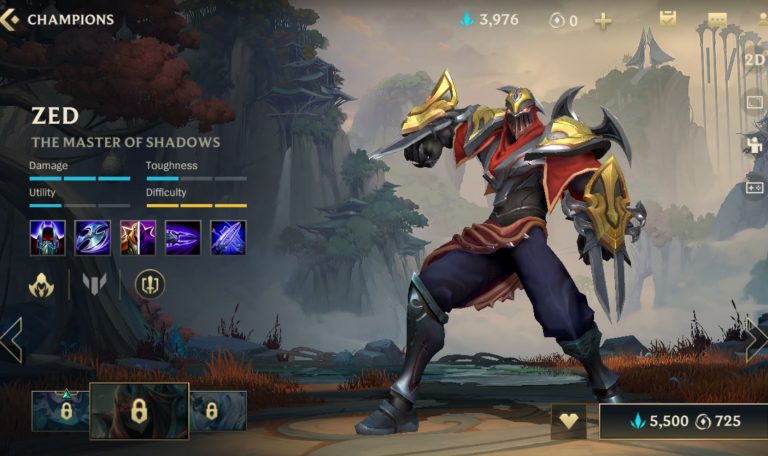Add Zed to wishlist with the heart button
The width and height of the screenshot is (768, 456).
569,421
